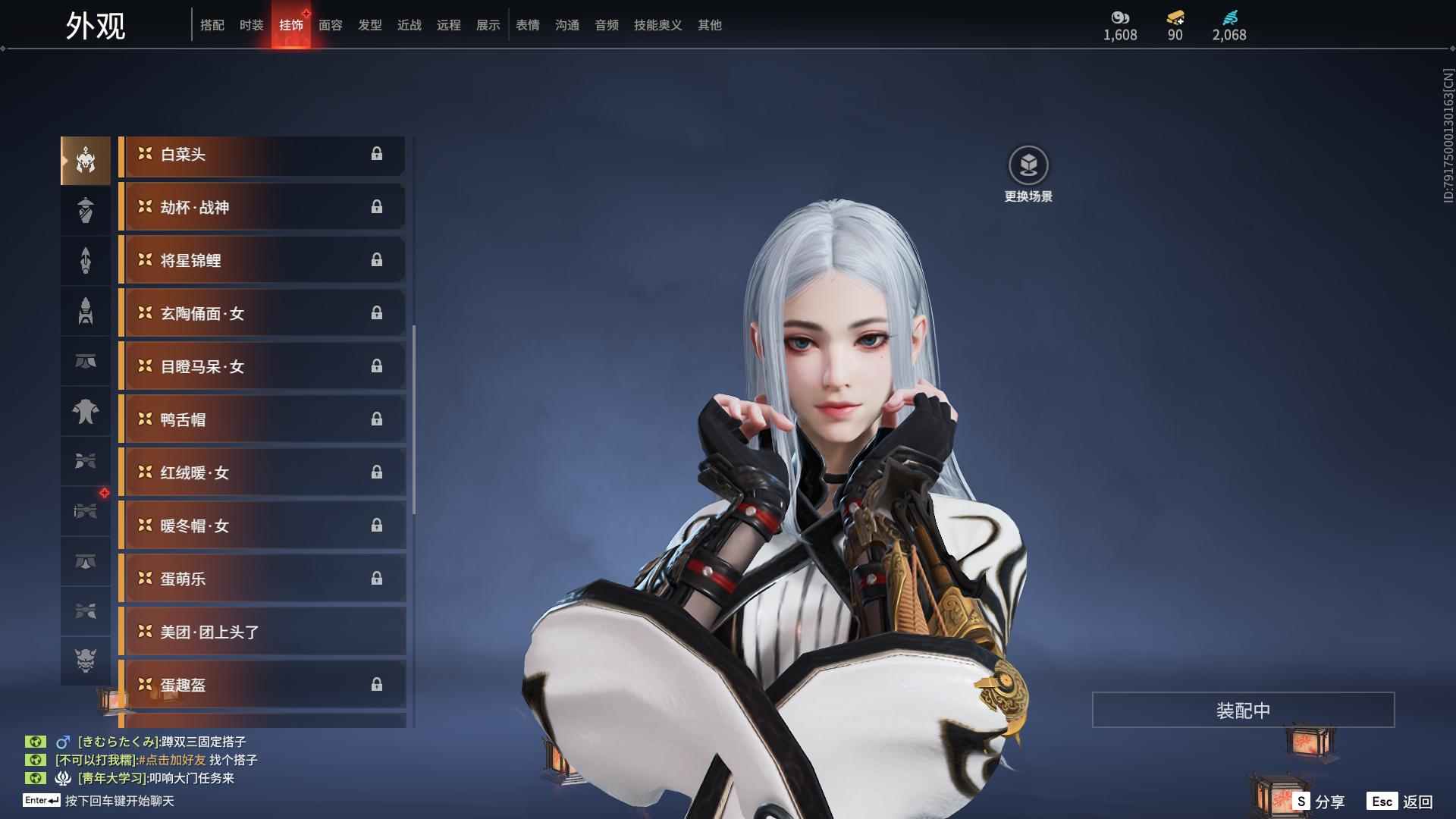Open the 技能奥义 tab

657,25
